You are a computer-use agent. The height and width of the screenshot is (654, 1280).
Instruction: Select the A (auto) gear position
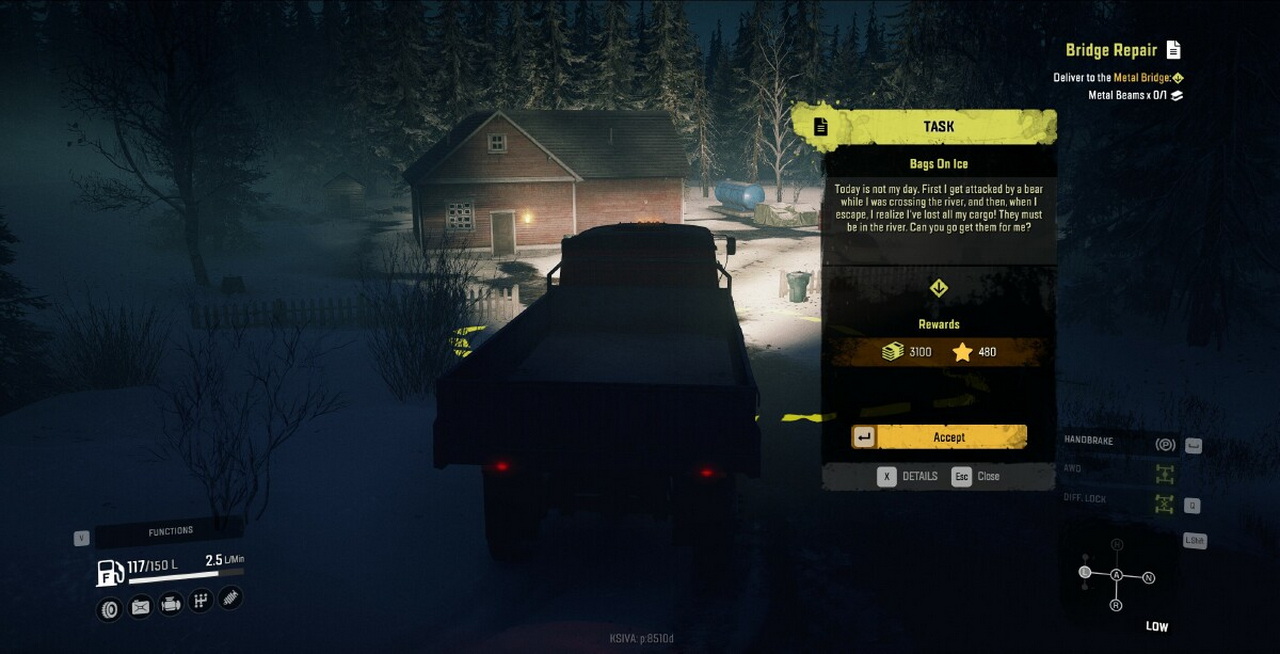click(1116, 575)
